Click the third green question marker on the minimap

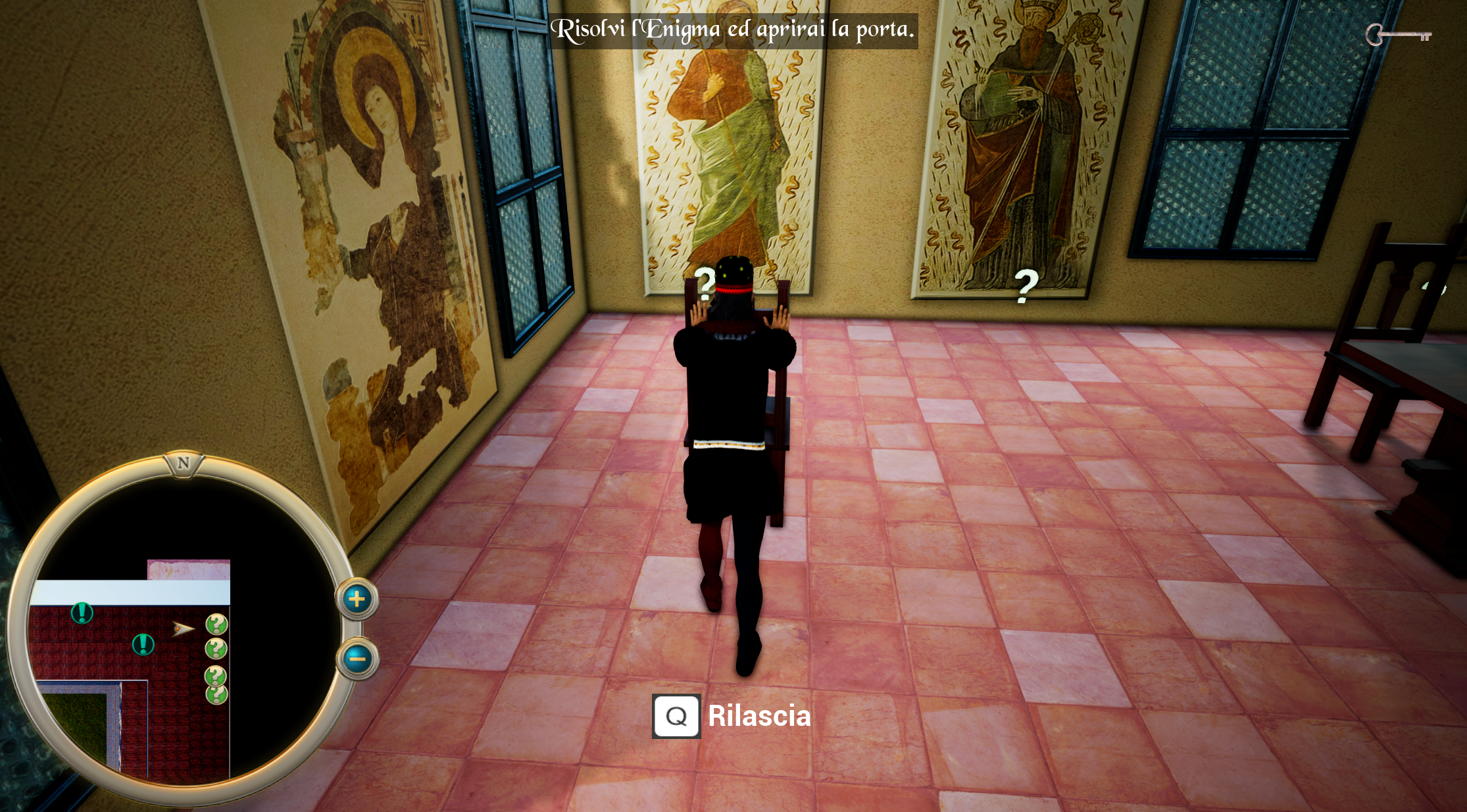216,675
